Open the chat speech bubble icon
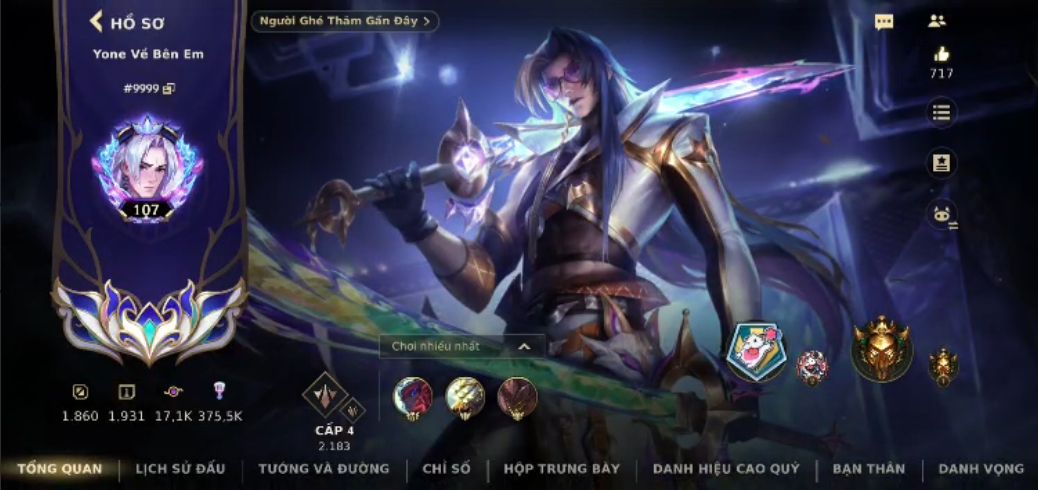This screenshot has height=490, width=1038. point(884,22)
